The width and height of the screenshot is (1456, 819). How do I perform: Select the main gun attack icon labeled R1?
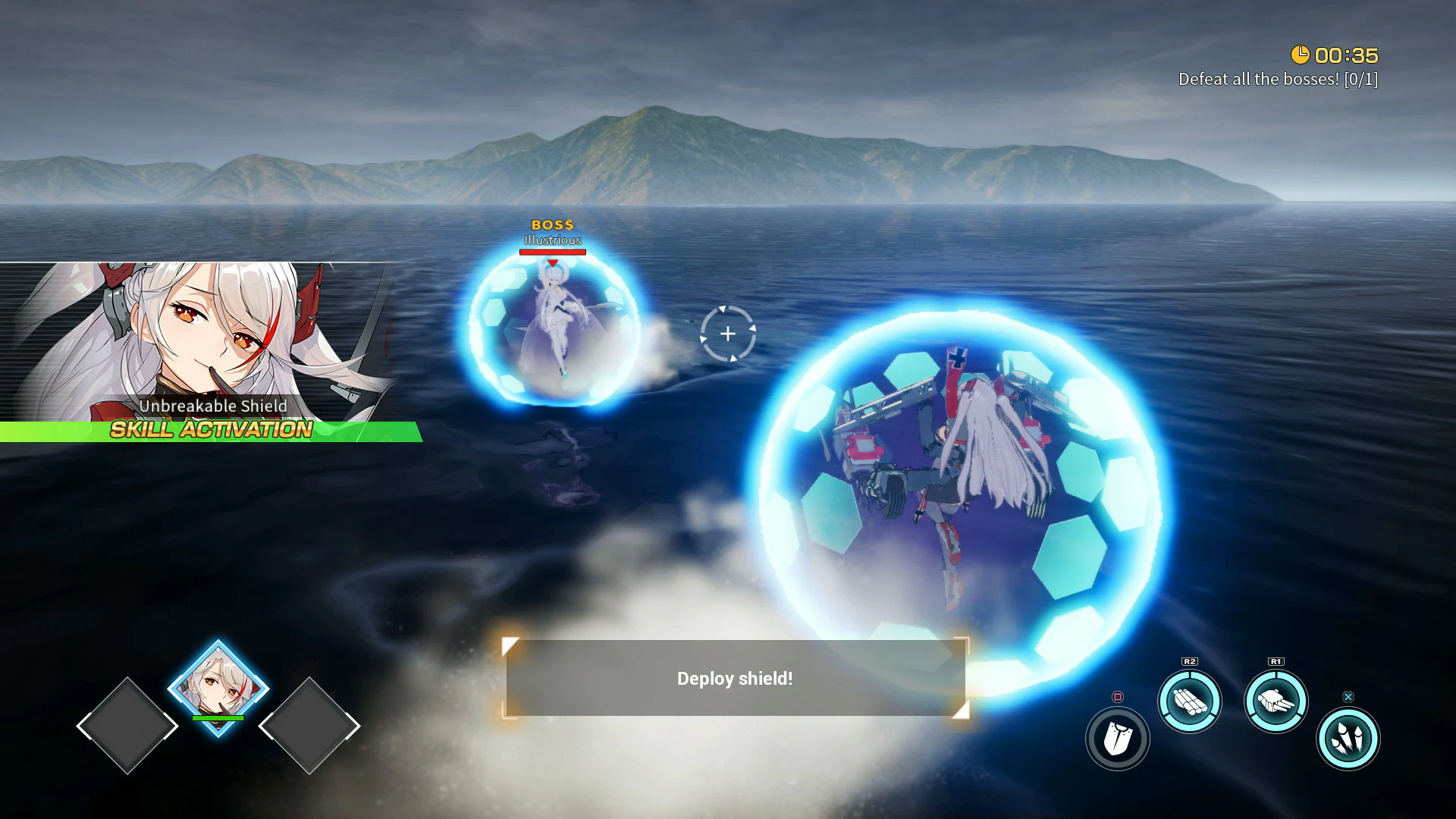pyautogui.click(x=1276, y=702)
